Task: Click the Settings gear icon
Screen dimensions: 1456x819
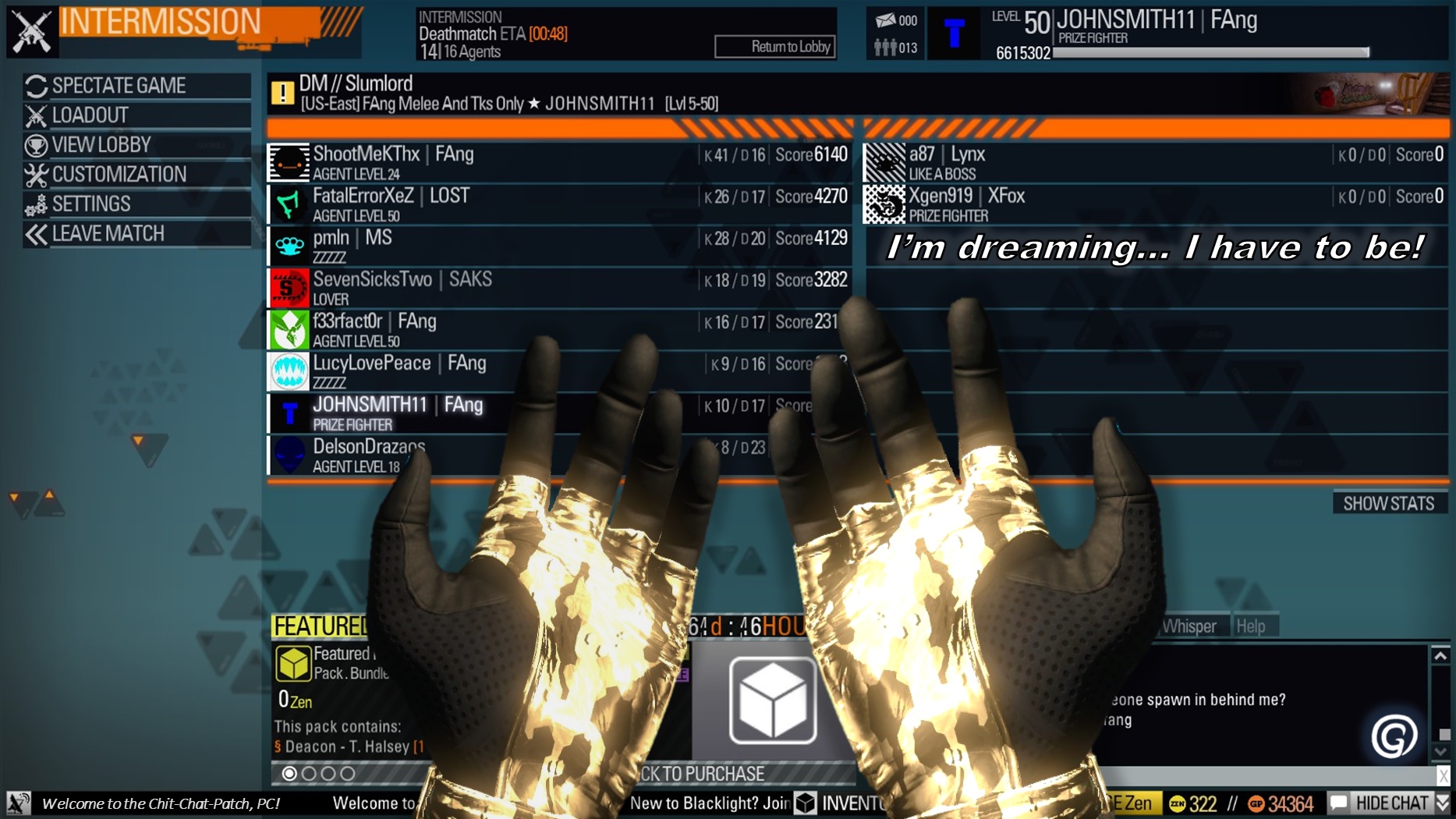Action: [x=34, y=204]
